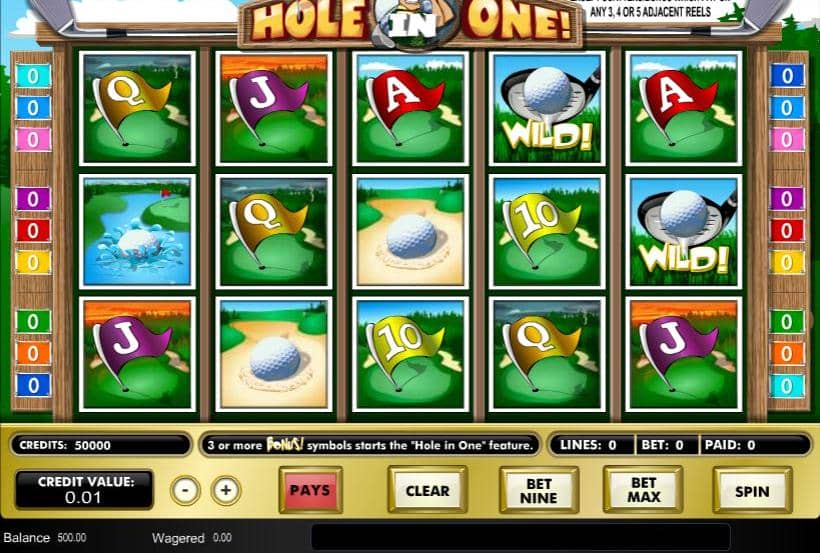Place the maximum bet with BET MAX
This screenshot has width=820, height=553.
pyautogui.click(x=643, y=490)
